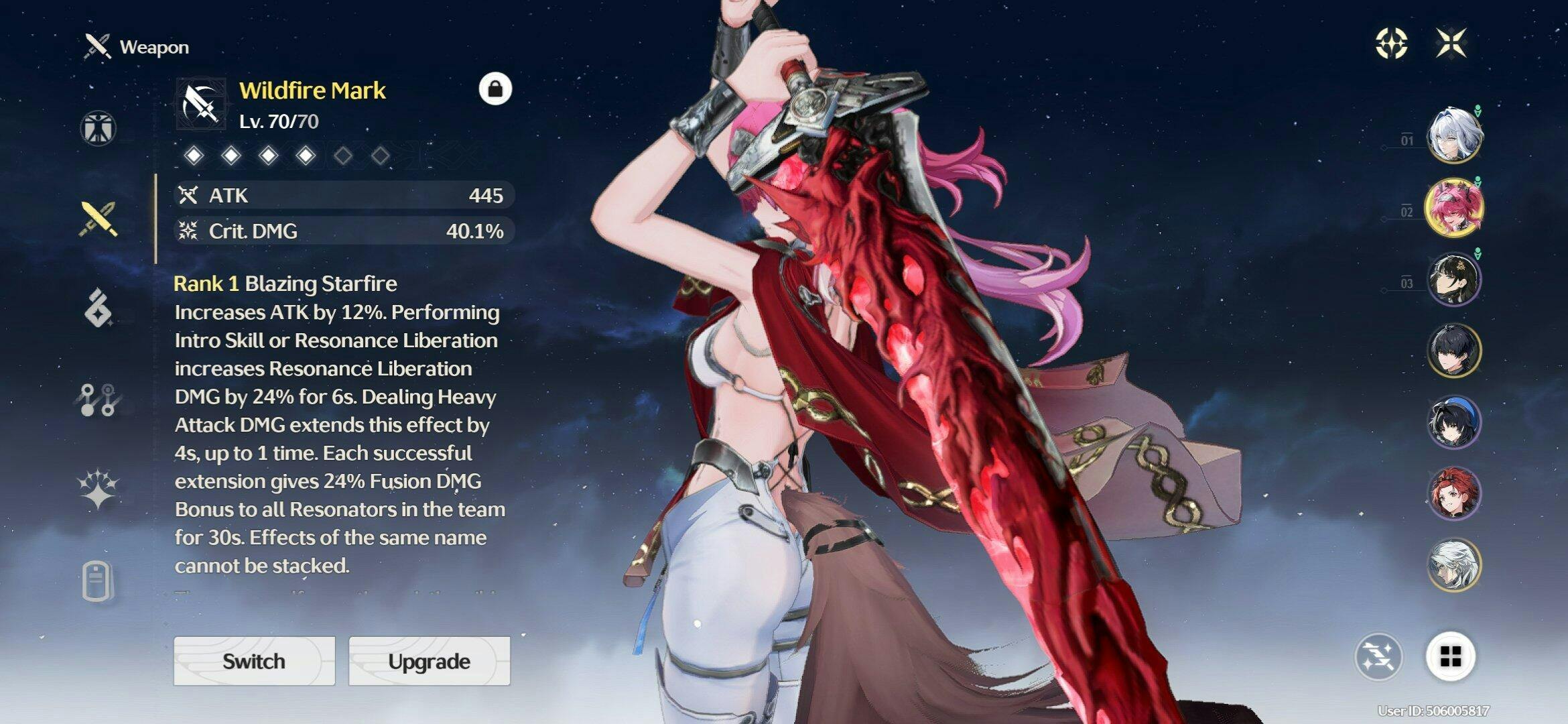The height and width of the screenshot is (724, 1568).
Task: Upgrade the Wildfire Mark weapon
Action: [x=429, y=661]
